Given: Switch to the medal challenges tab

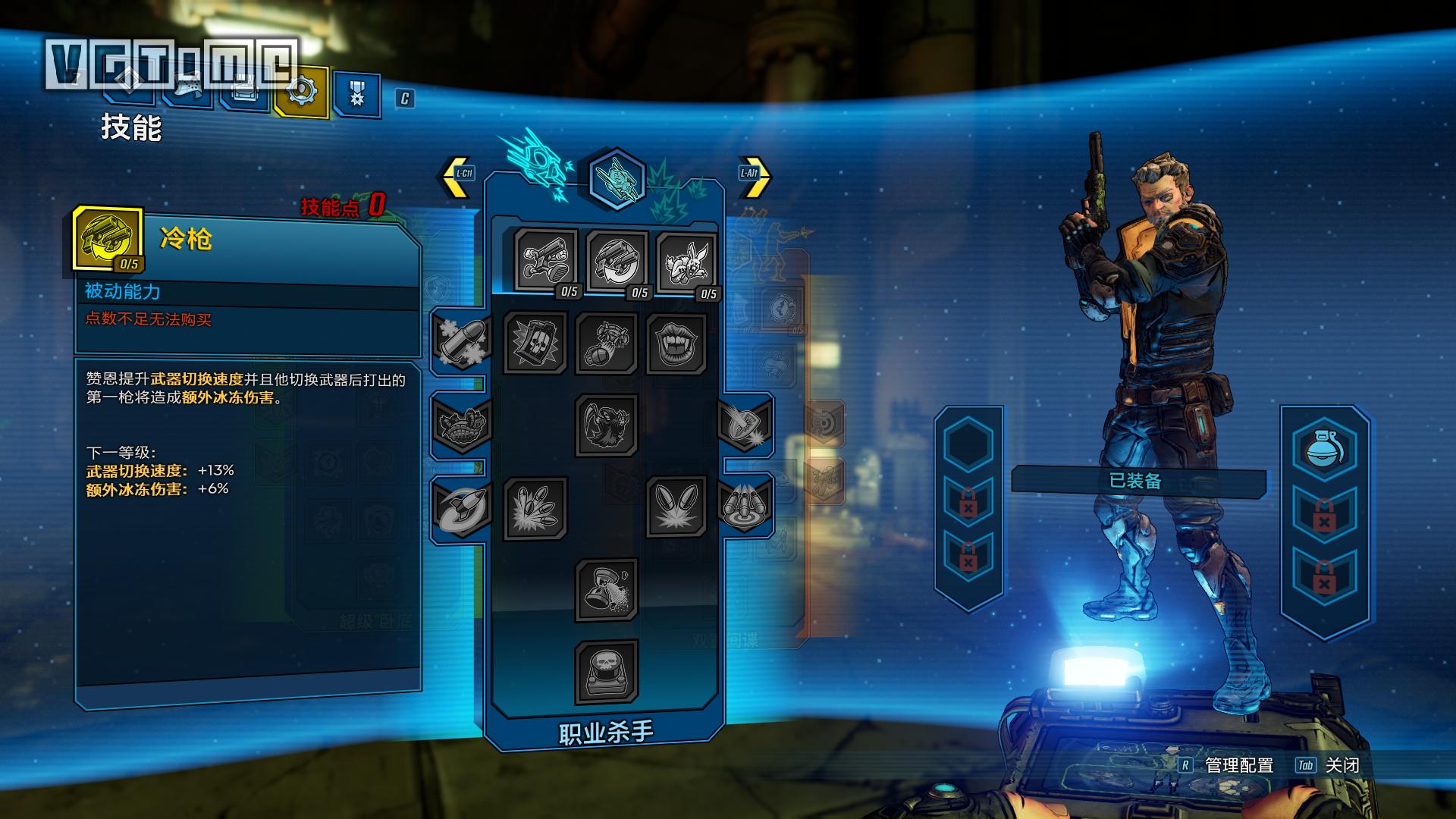Looking at the screenshot, I should click(x=356, y=94).
